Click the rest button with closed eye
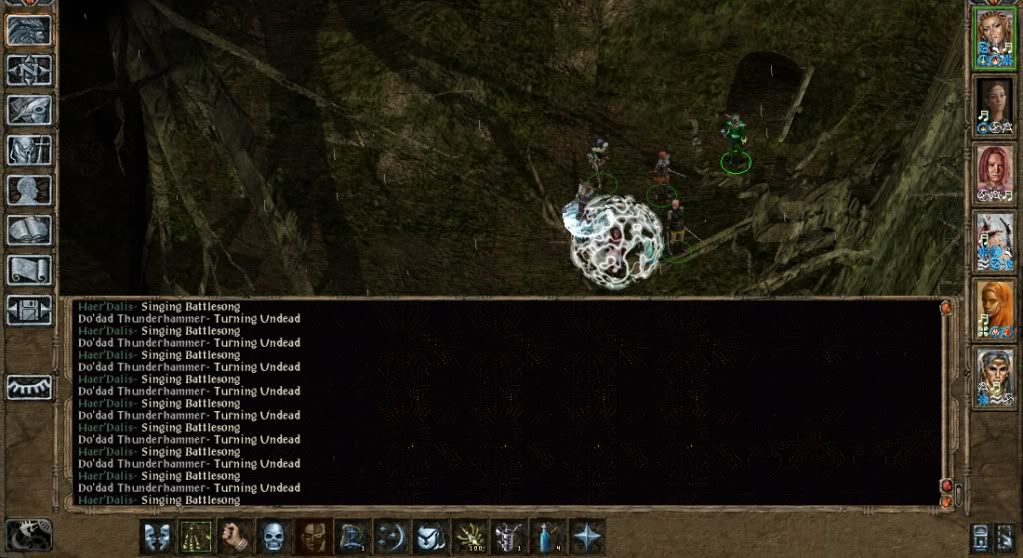This screenshot has height=558, width=1023. [30, 387]
